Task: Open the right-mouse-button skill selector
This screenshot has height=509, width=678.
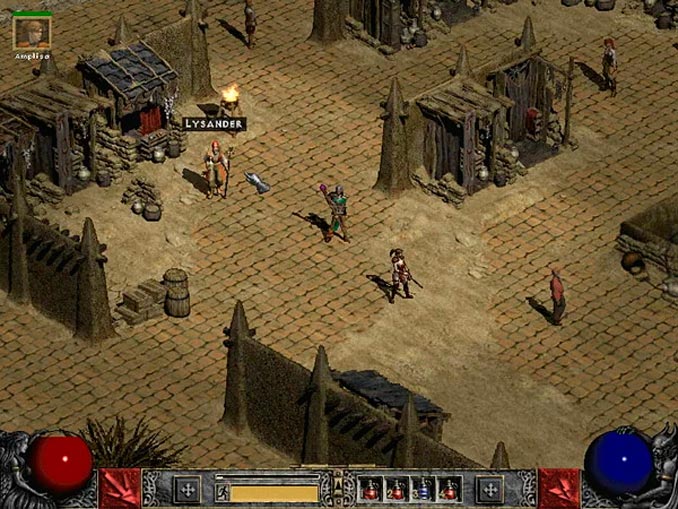Action: click(x=489, y=489)
